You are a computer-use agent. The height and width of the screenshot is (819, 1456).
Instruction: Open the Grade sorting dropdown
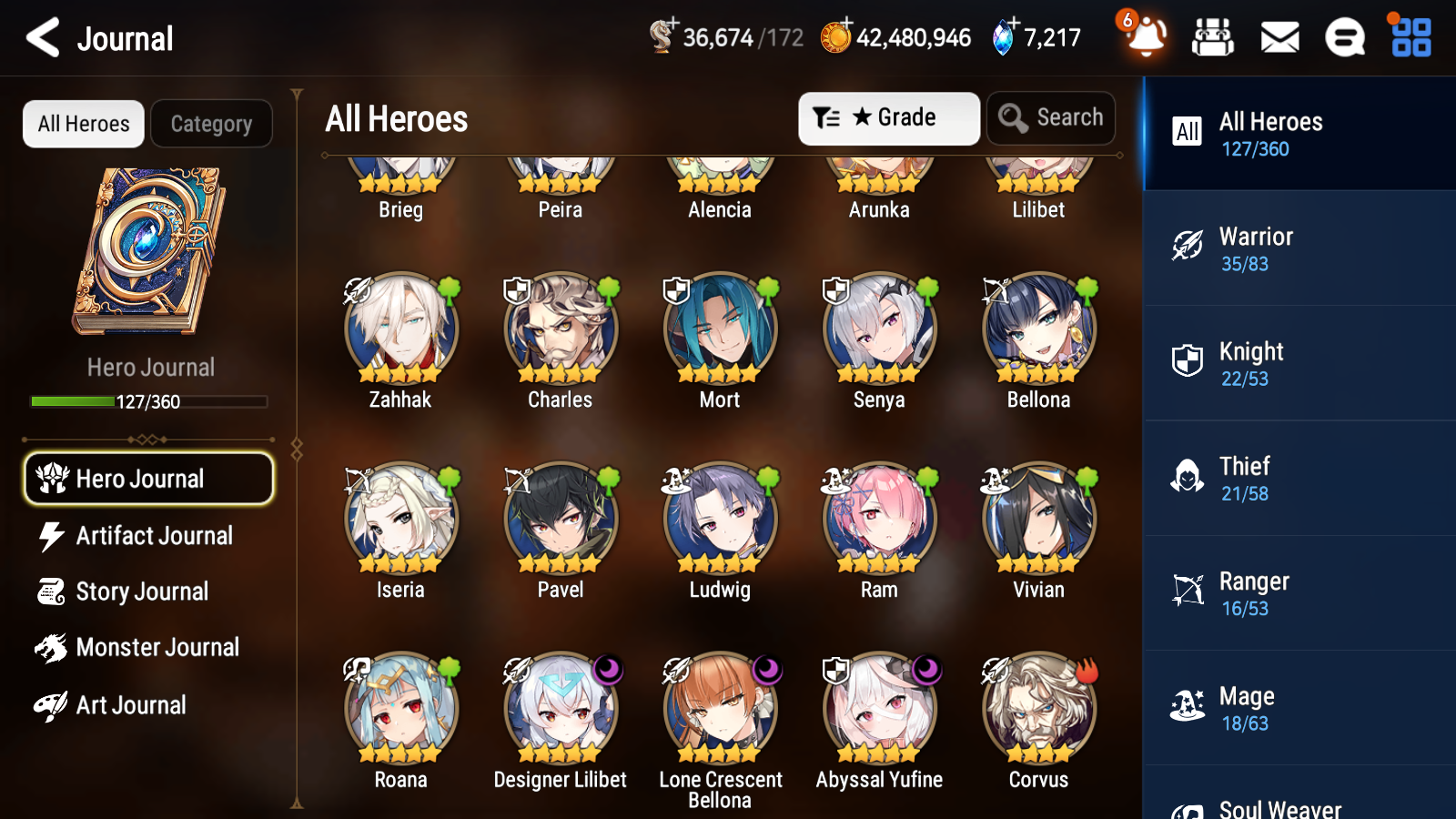[888, 117]
